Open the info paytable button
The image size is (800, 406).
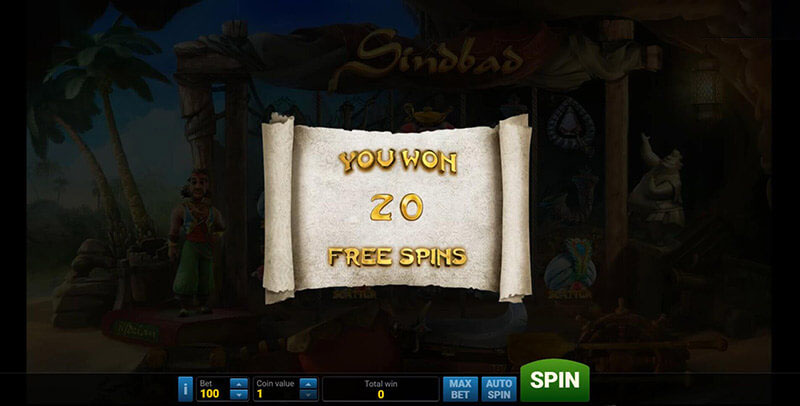184,388
